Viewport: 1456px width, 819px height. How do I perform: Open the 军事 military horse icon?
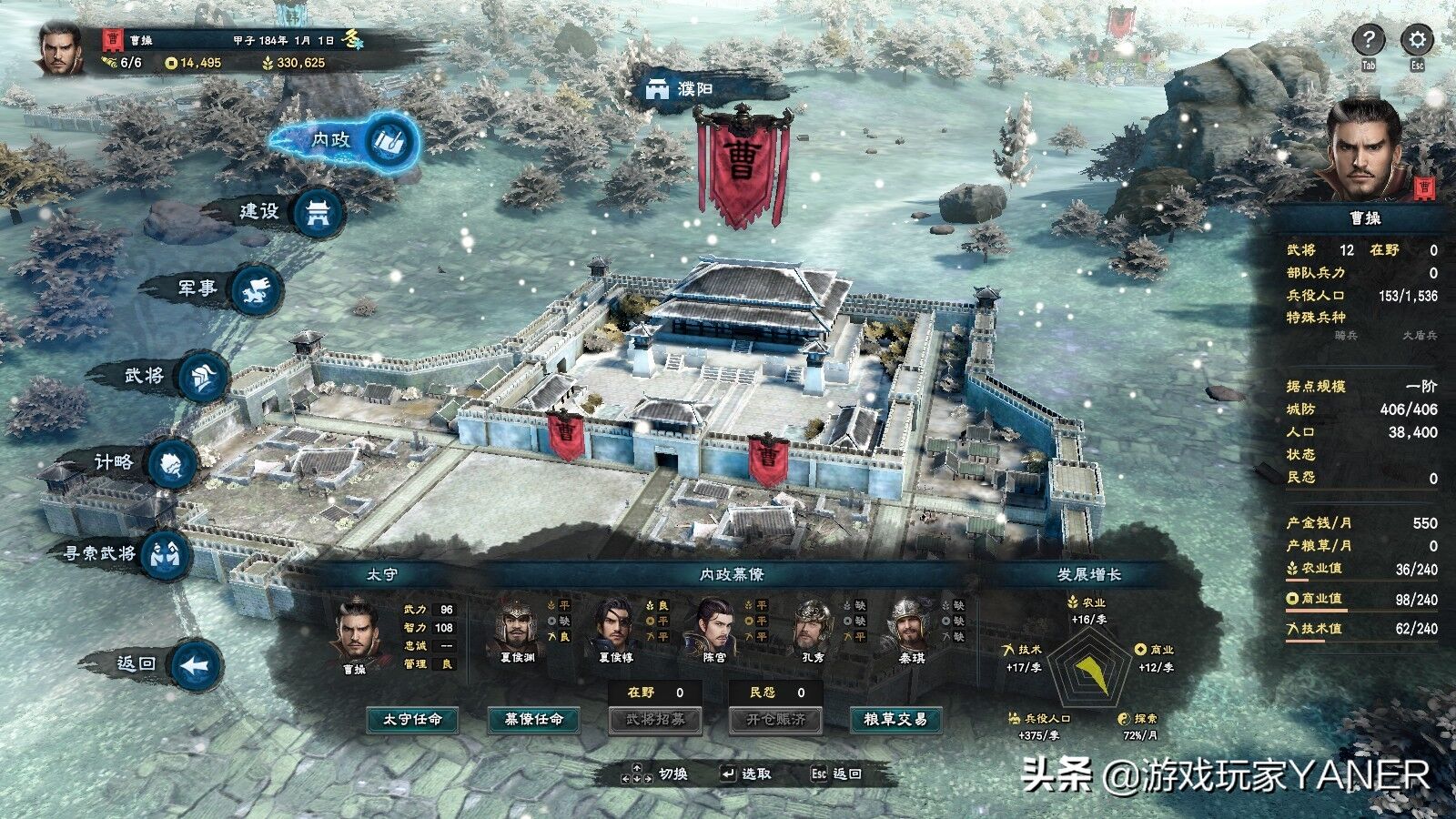(257, 287)
